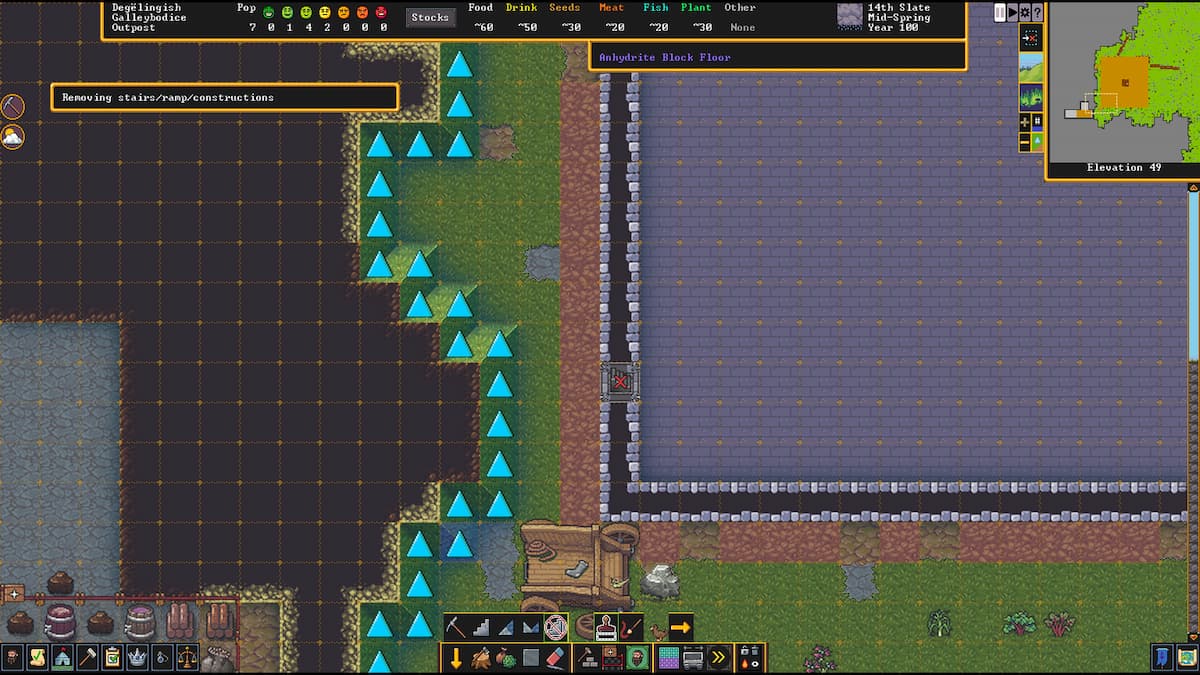Viewport: 1200px width, 675px height.
Task: Open the Stocks screen
Action: coord(430,17)
